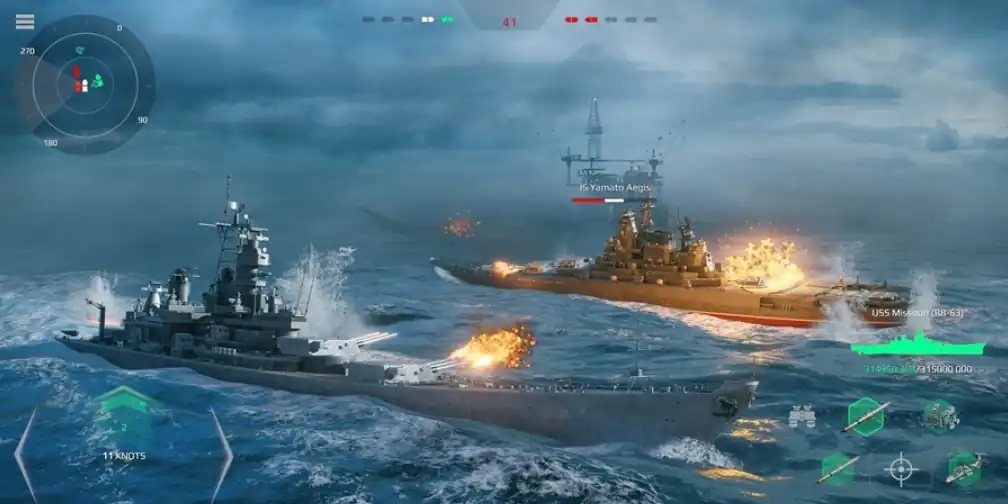This screenshot has height=504, width=1008.
Task: Launch the missile next to the crosshair
Action: (838, 468)
